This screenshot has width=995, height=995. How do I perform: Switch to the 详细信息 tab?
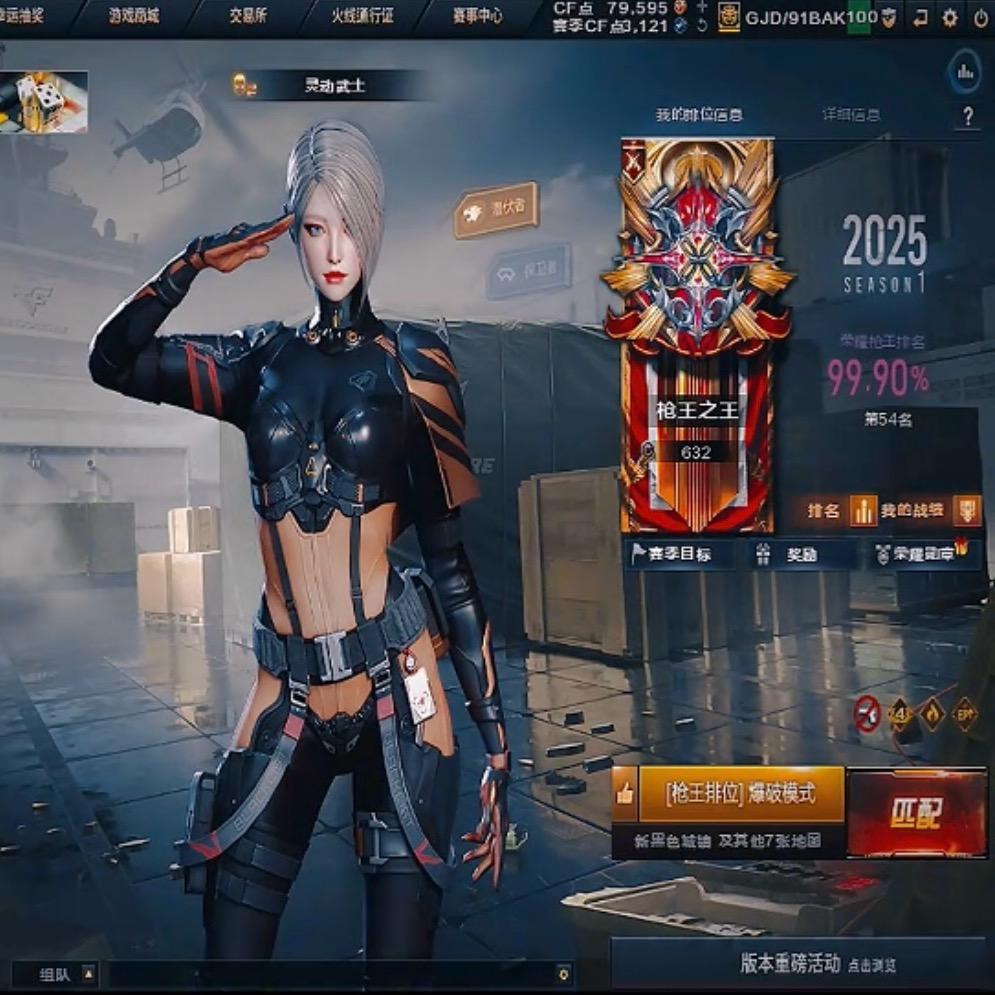(x=850, y=115)
